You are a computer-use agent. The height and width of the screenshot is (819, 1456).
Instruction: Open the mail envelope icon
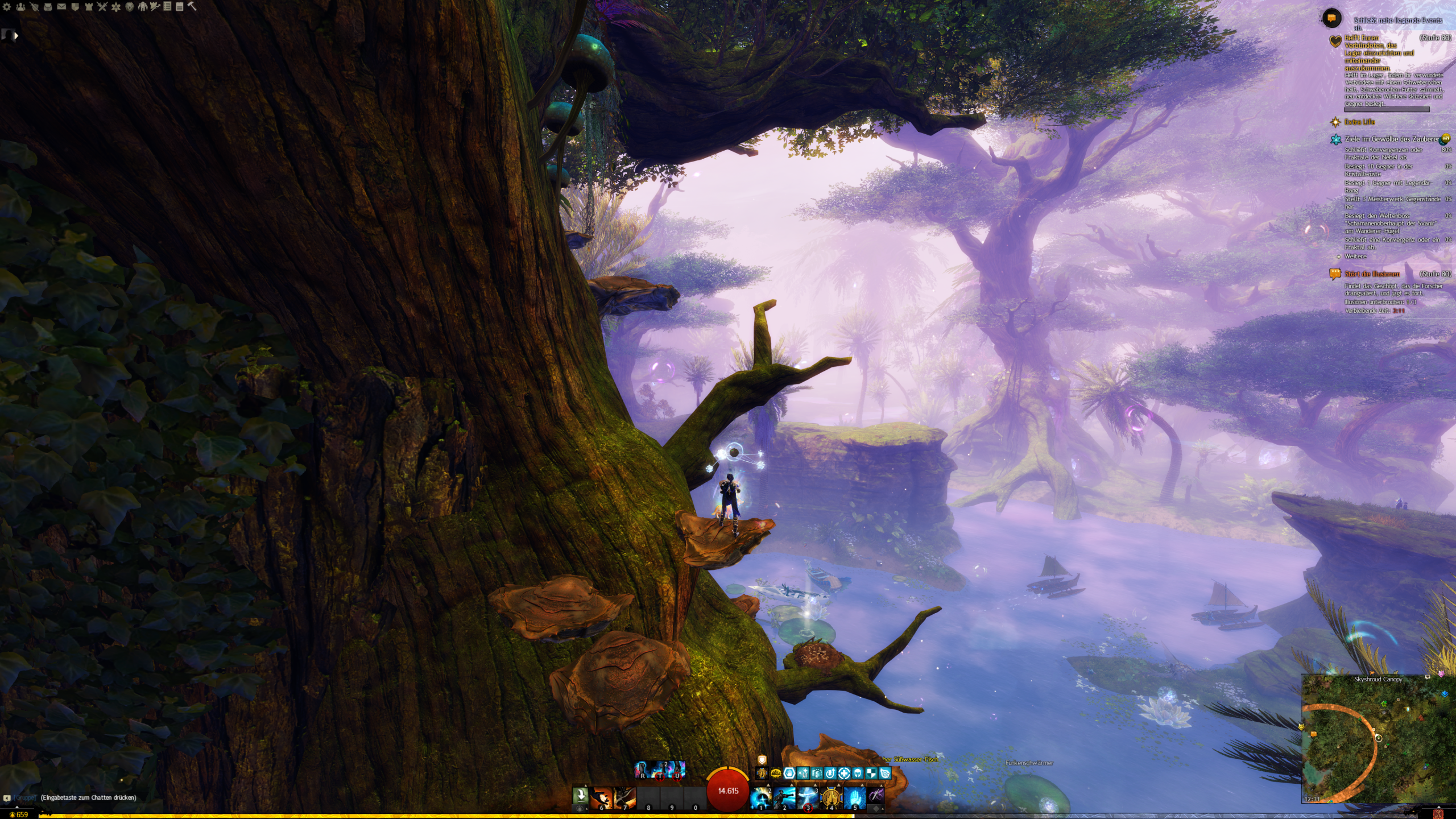coord(61,7)
